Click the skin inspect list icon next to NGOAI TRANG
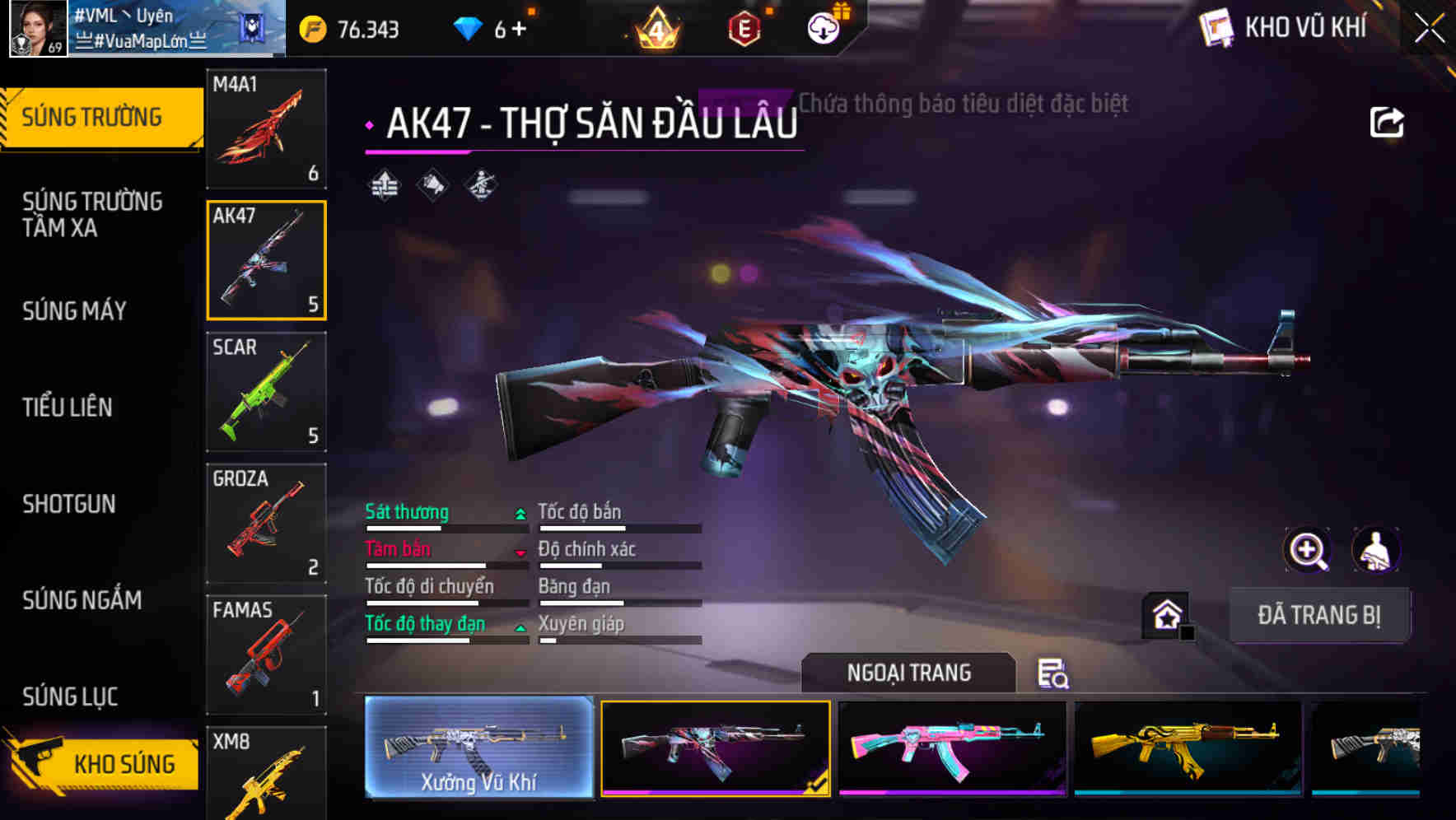The image size is (1456, 820). tap(1052, 673)
